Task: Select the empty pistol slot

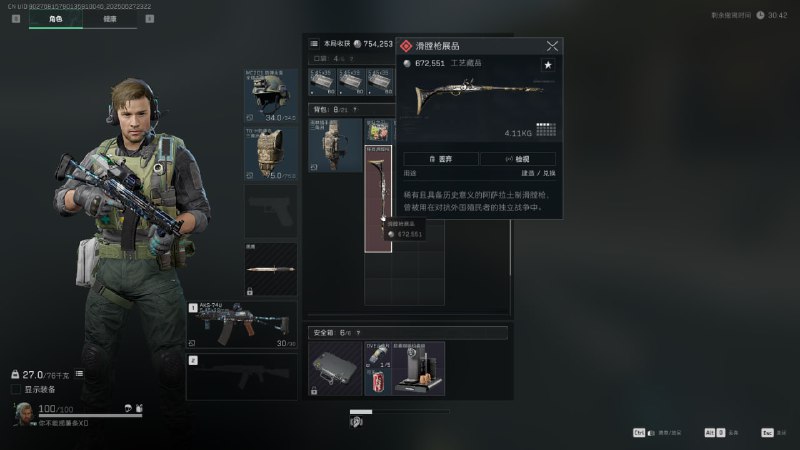Action: (270, 211)
